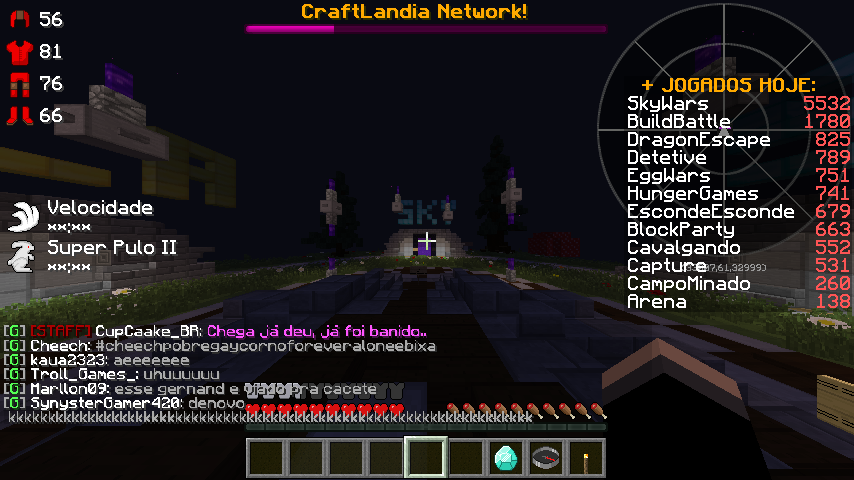Screen dimensions: 854x480
Task: Click the helmet armor durability icon
Action: (19, 20)
